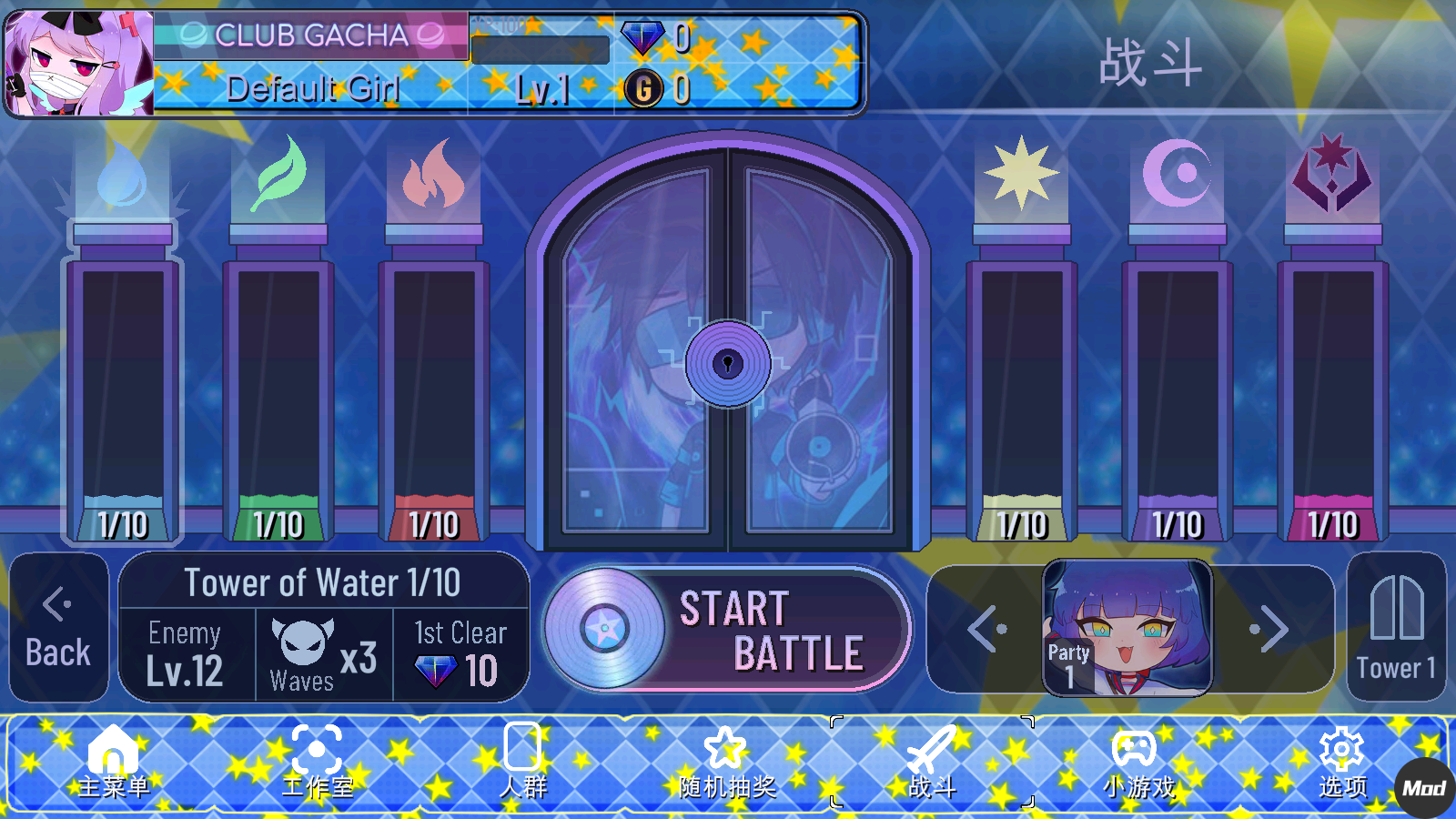Viewport: 1456px width, 819px height.
Task: Switch to next party with right arrow
Action: pyautogui.click(x=1270, y=629)
